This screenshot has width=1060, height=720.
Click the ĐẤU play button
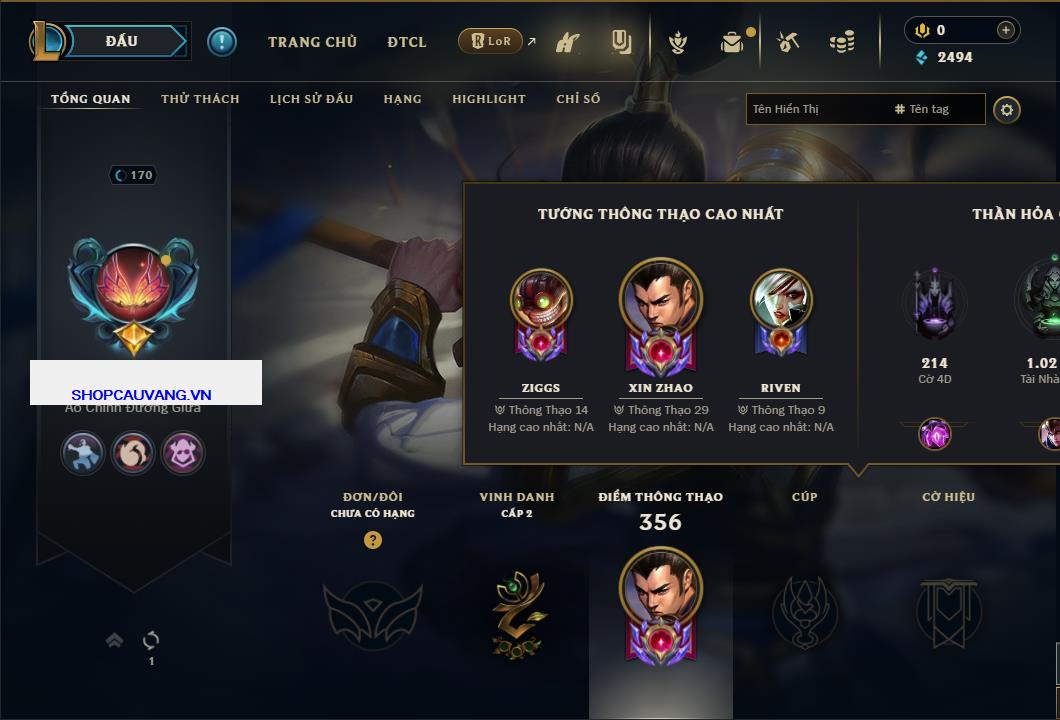point(122,41)
